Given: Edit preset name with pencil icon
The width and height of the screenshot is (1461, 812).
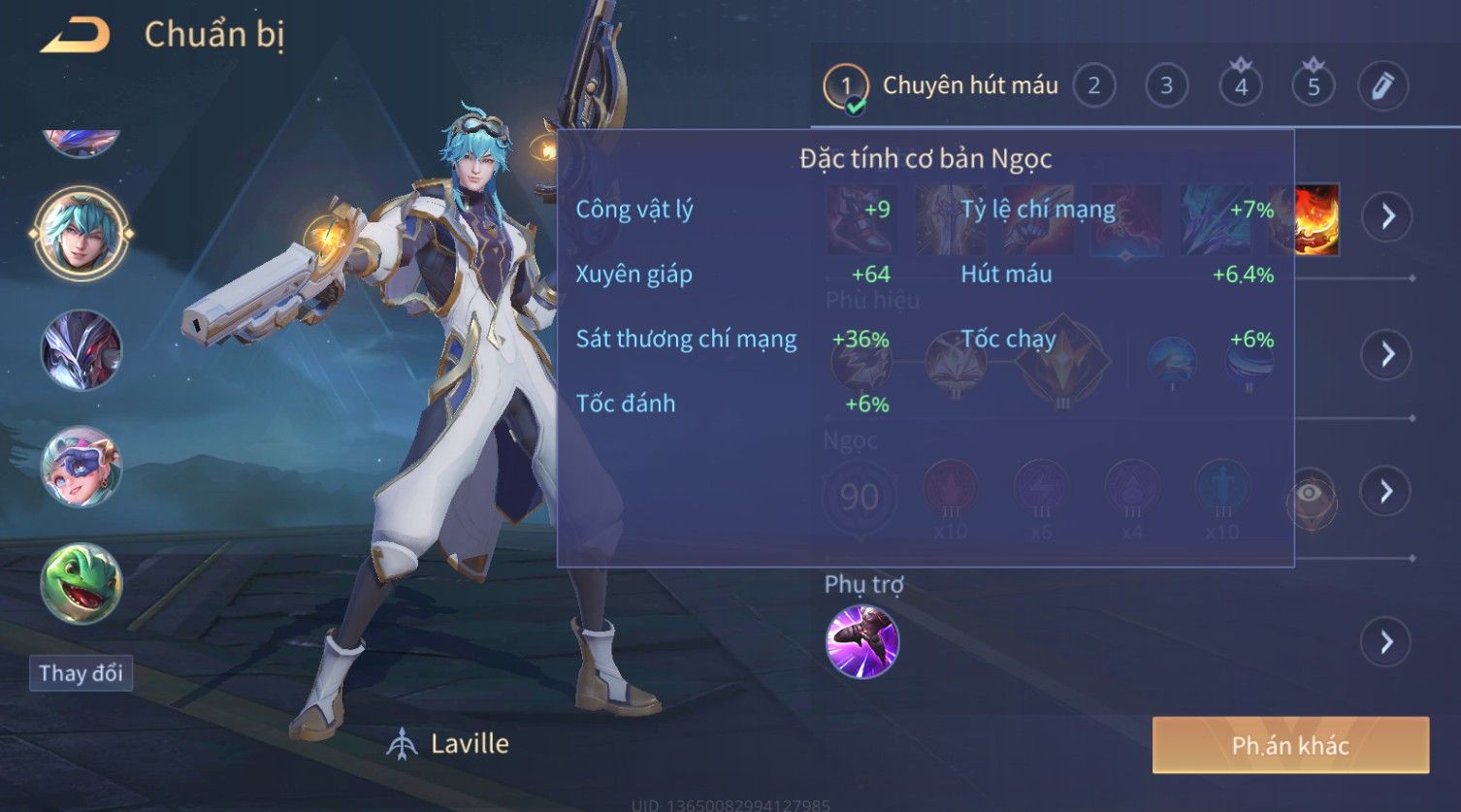Looking at the screenshot, I should tap(1382, 86).
